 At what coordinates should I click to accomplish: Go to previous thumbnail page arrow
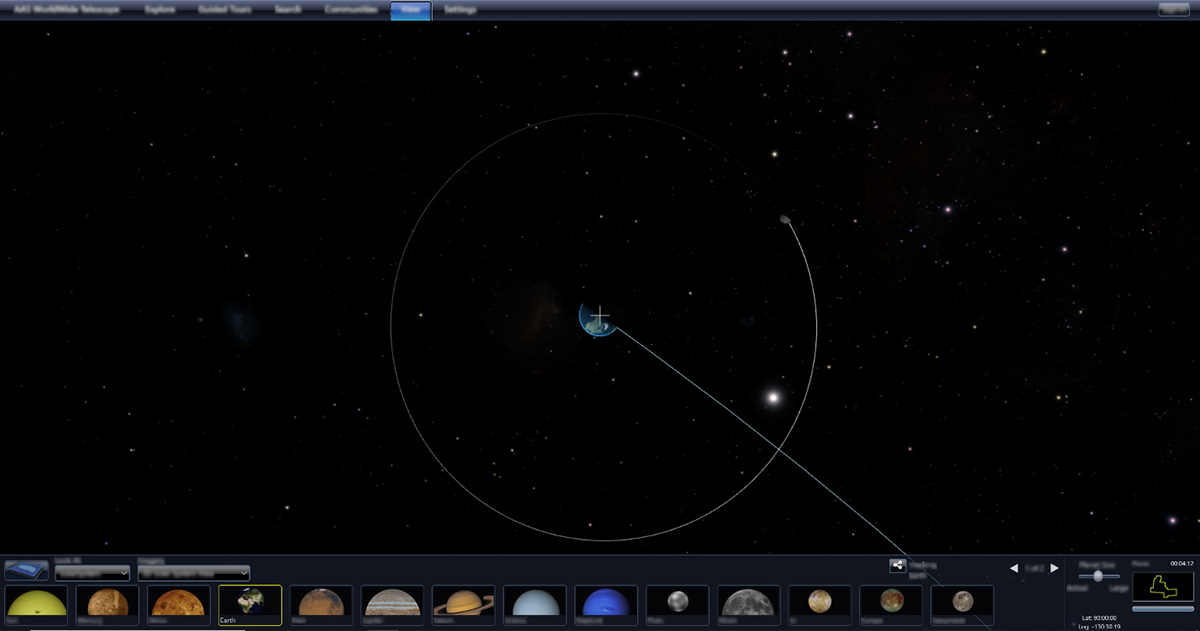1013,568
